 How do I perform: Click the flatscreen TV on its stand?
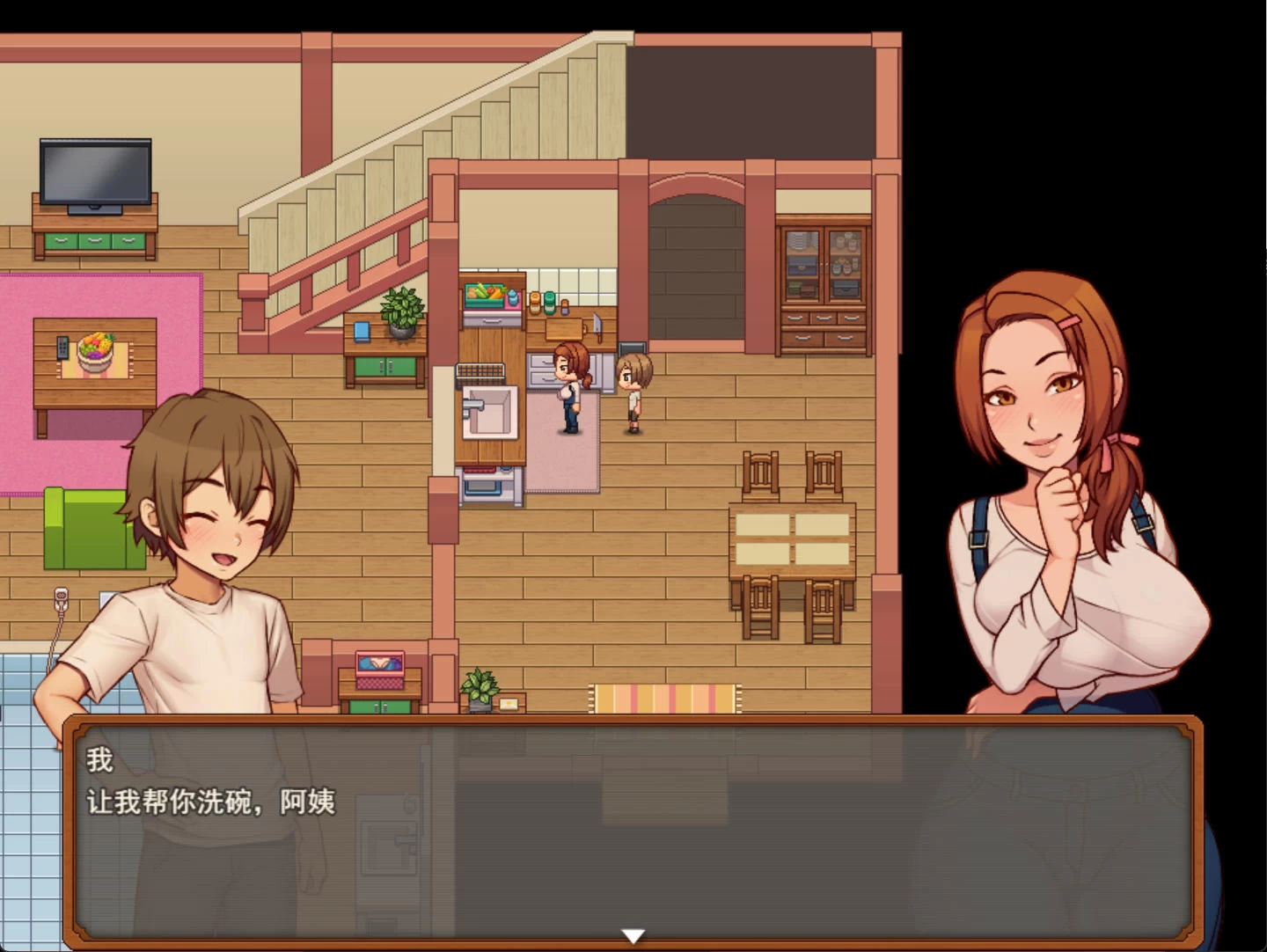(93, 171)
